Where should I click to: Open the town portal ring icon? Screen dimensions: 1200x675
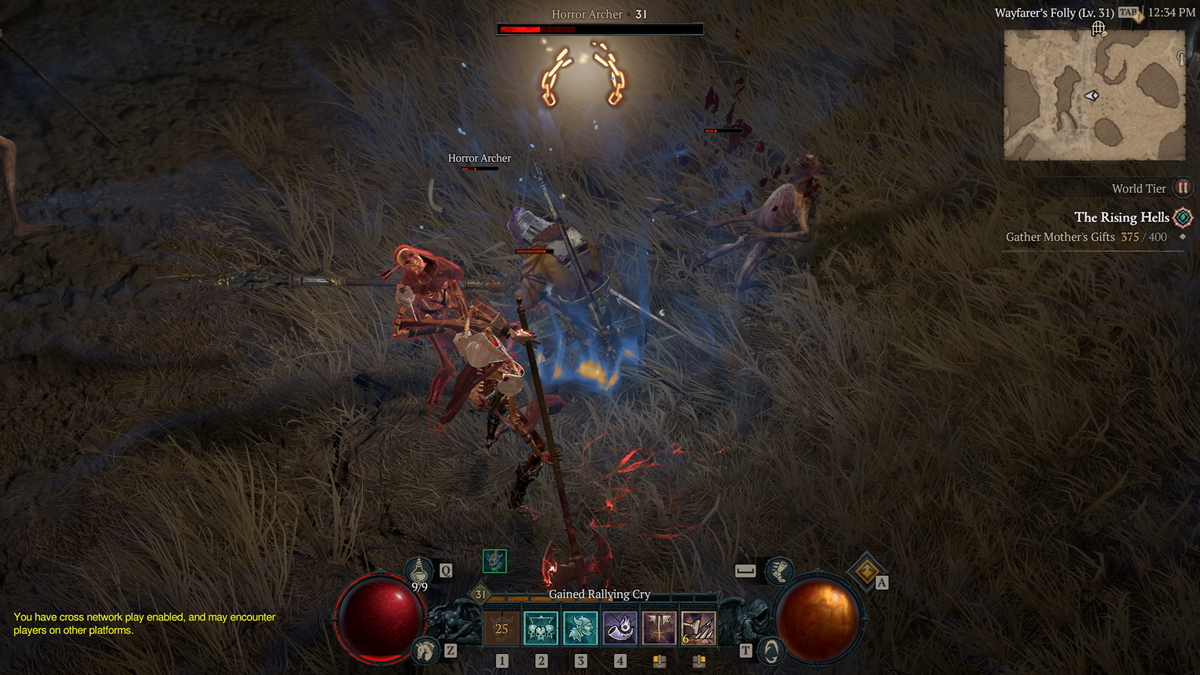point(772,650)
